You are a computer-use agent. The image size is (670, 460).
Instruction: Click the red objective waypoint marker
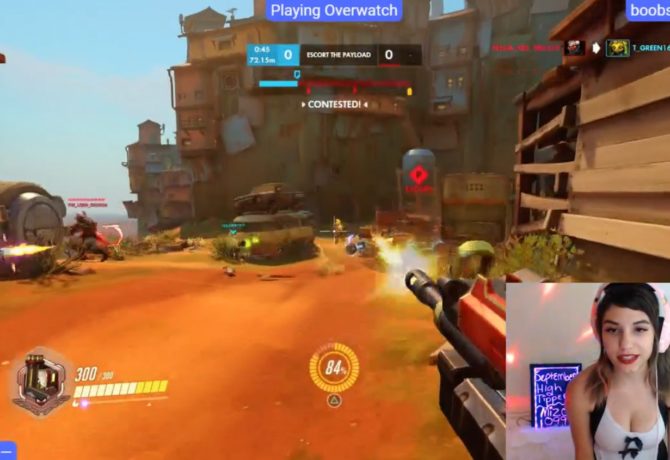[418, 175]
